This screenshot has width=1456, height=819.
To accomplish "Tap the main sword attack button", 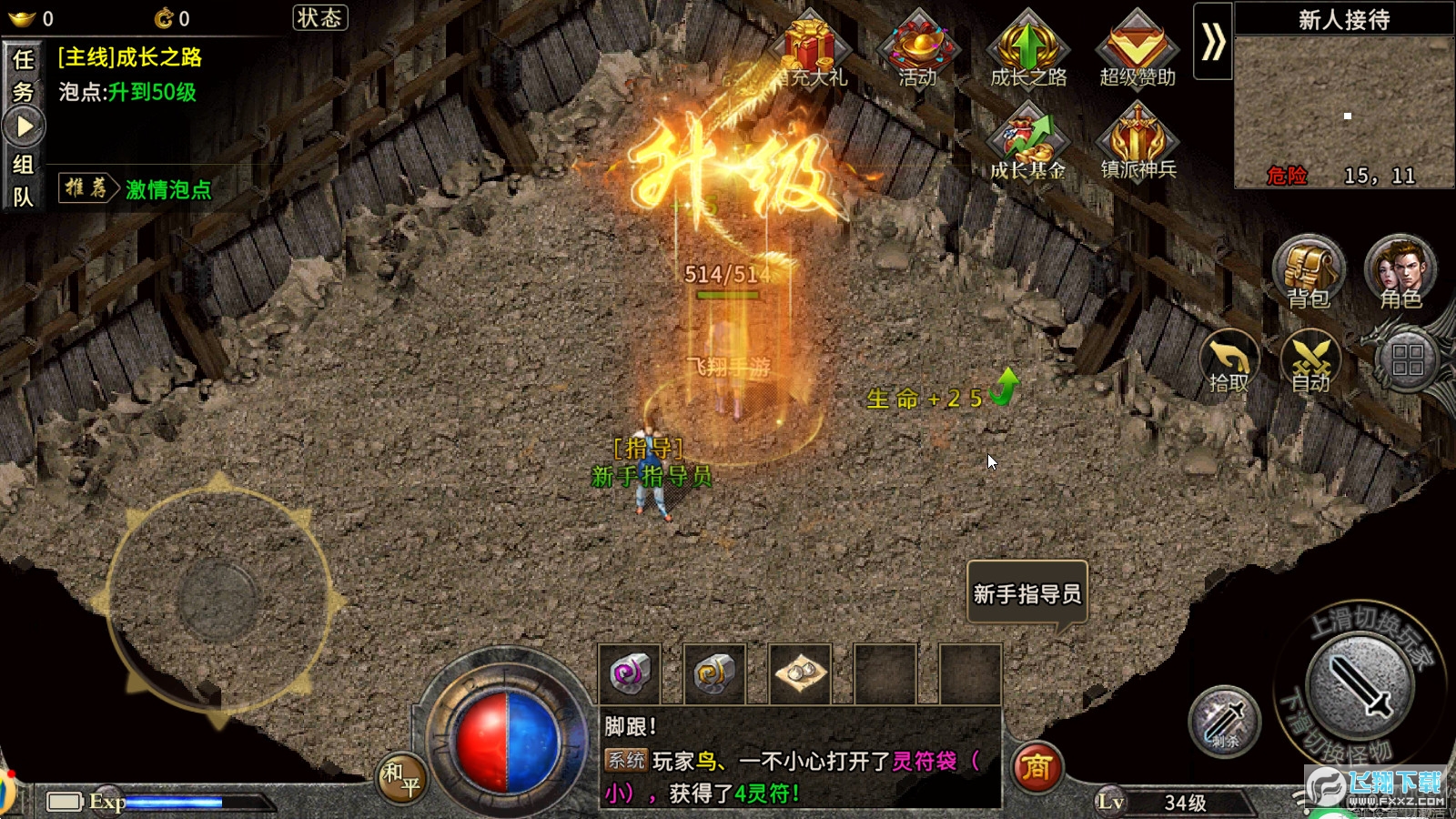I will point(1359,685).
